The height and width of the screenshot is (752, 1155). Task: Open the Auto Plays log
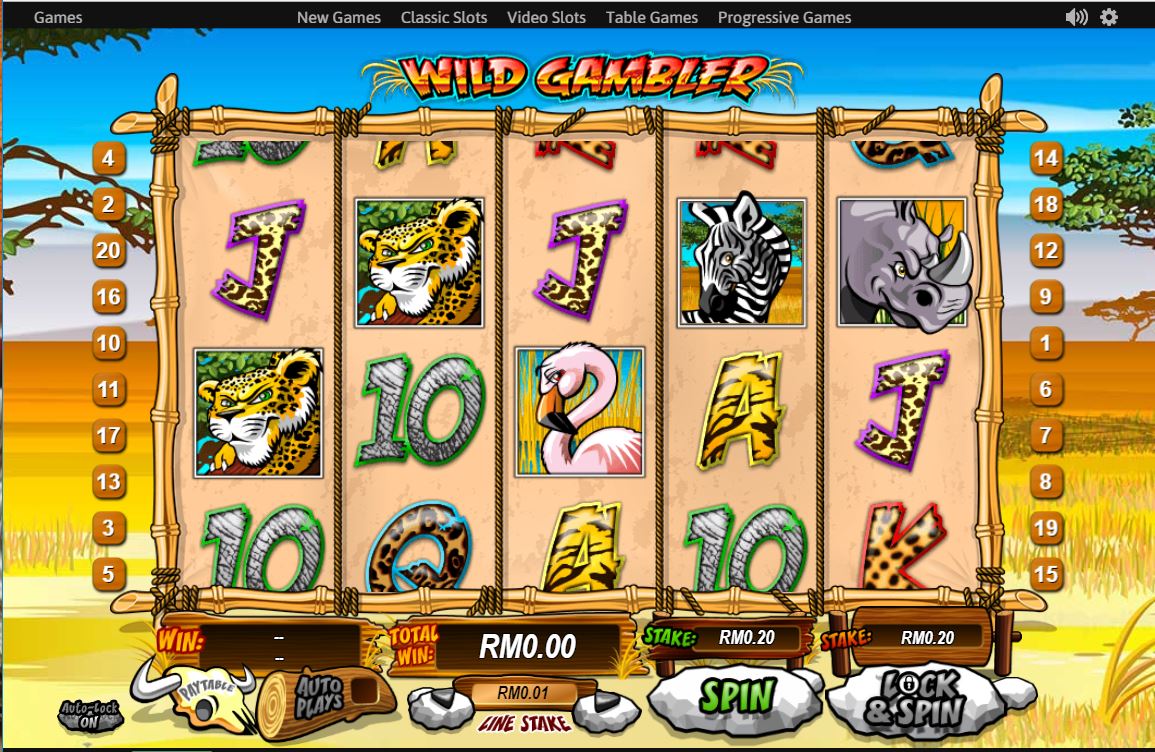pyautogui.click(x=316, y=697)
